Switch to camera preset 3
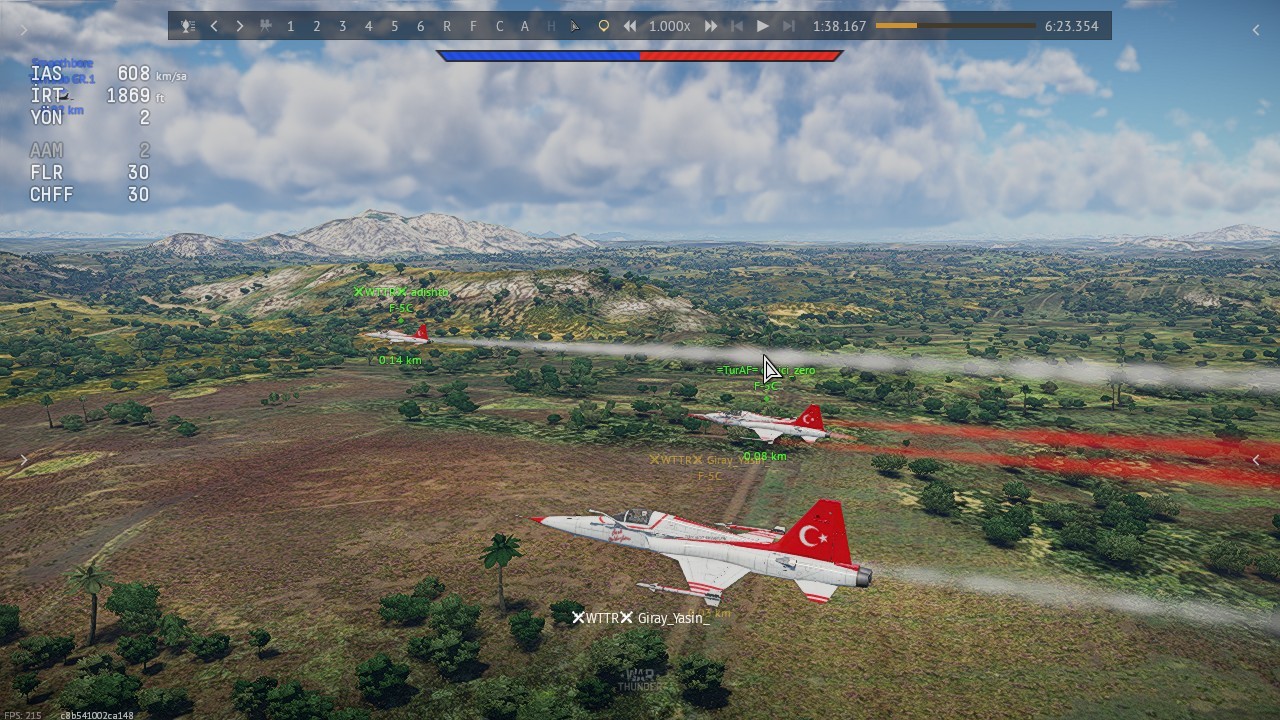Image resolution: width=1280 pixels, height=720 pixels. [x=343, y=26]
